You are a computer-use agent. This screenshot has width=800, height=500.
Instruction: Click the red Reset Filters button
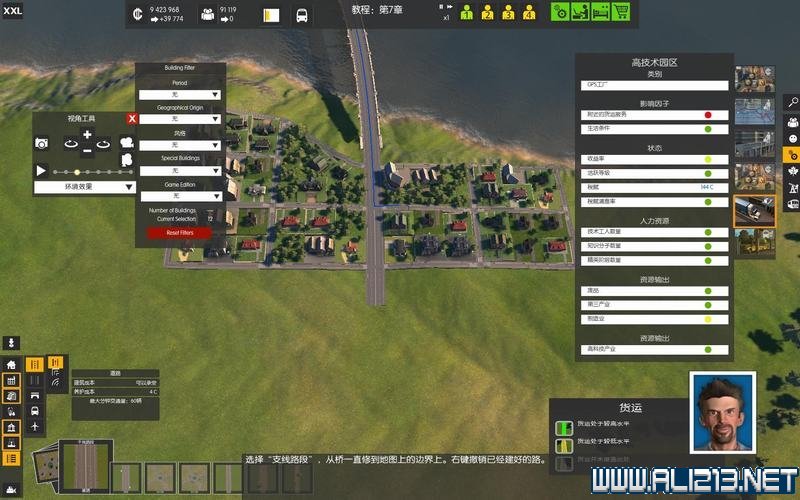180,233
